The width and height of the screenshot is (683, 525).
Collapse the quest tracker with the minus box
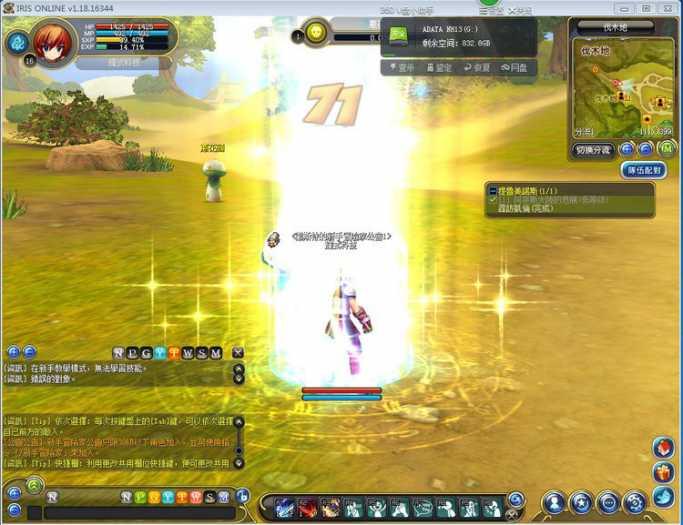coord(492,189)
